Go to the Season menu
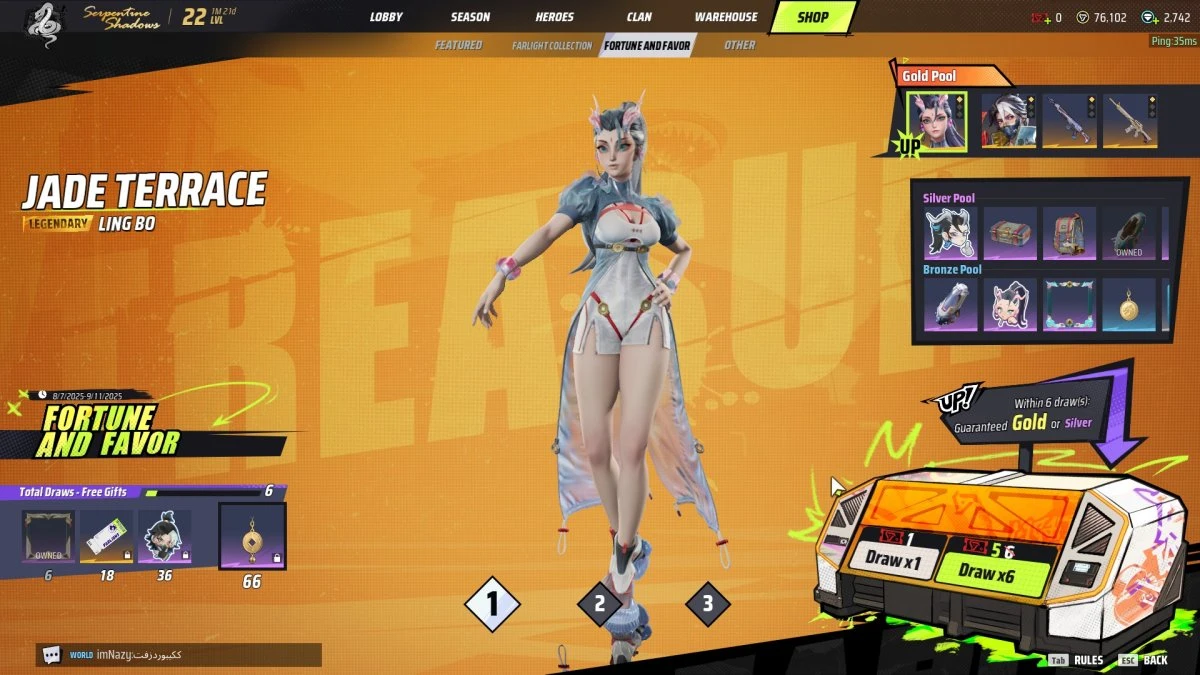This screenshot has width=1200, height=675. [470, 17]
